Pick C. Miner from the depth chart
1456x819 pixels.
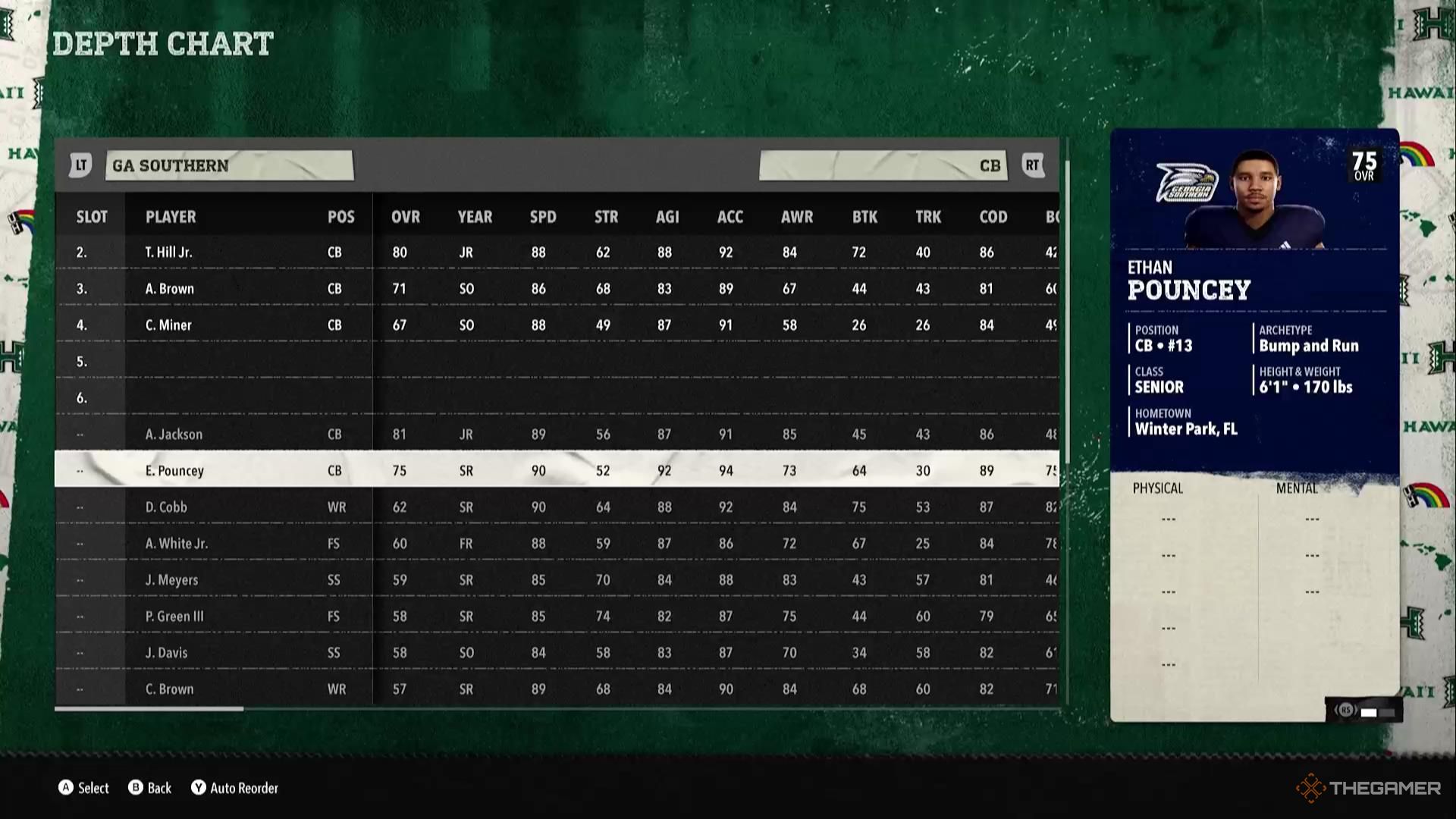click(x=168, y=325)
